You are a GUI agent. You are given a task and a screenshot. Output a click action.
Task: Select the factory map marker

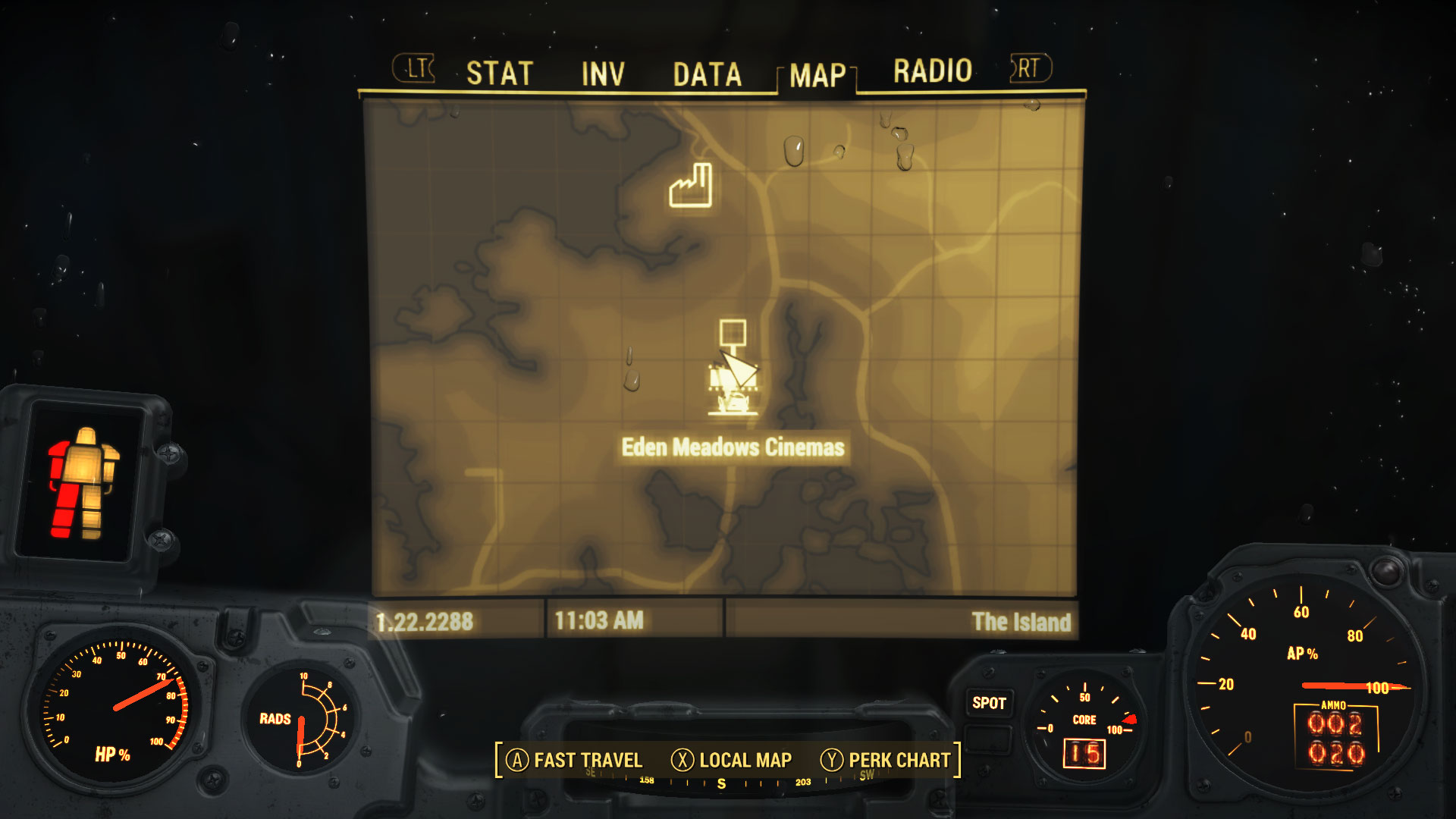(x=690, y=187)
